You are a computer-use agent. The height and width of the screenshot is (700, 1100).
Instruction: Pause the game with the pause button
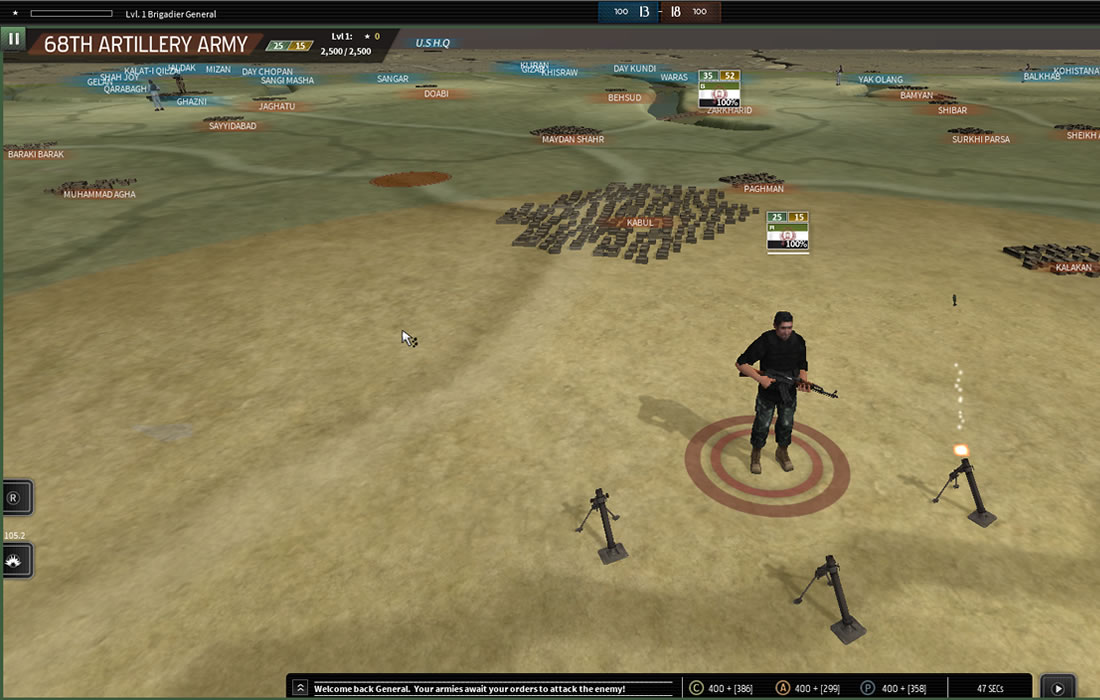coord(14,39)
